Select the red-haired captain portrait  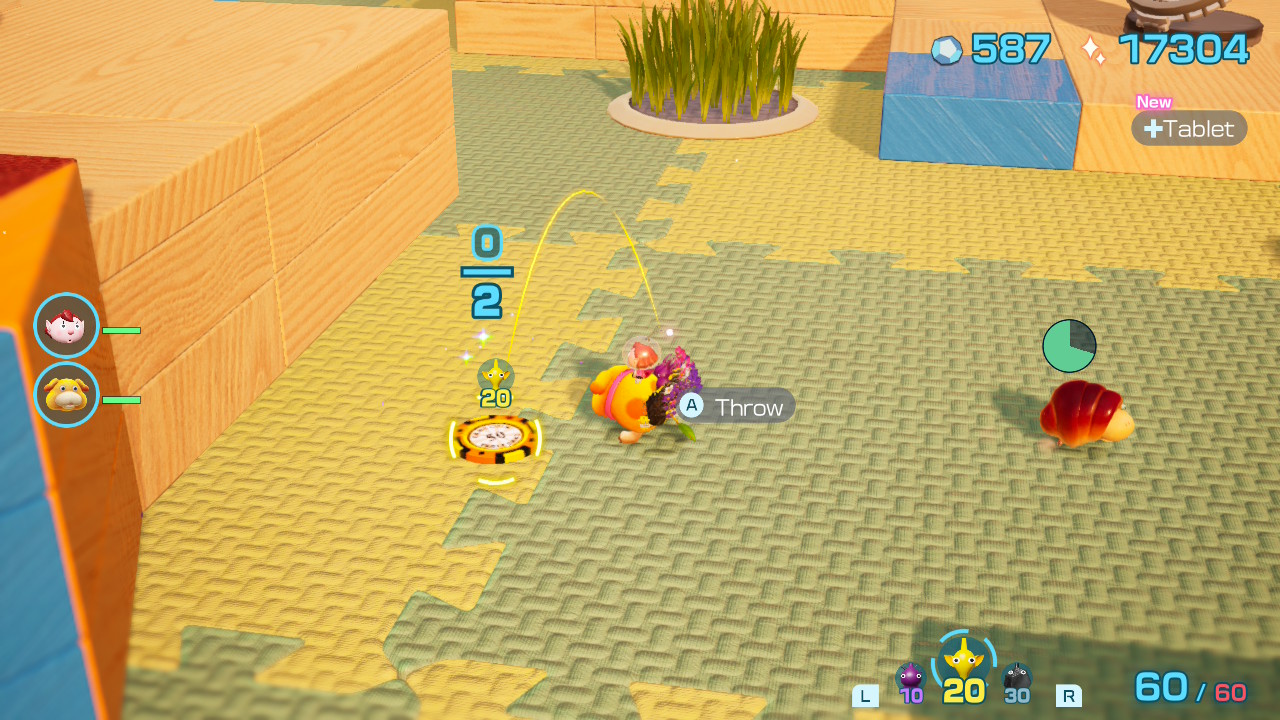pos(67,326)
